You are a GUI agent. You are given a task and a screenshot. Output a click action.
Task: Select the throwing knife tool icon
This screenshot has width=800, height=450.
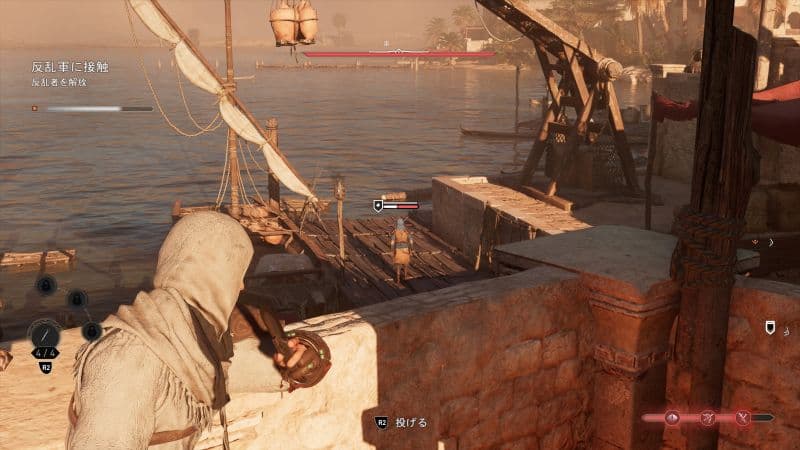pyautogui.click(x=46, y=334)
